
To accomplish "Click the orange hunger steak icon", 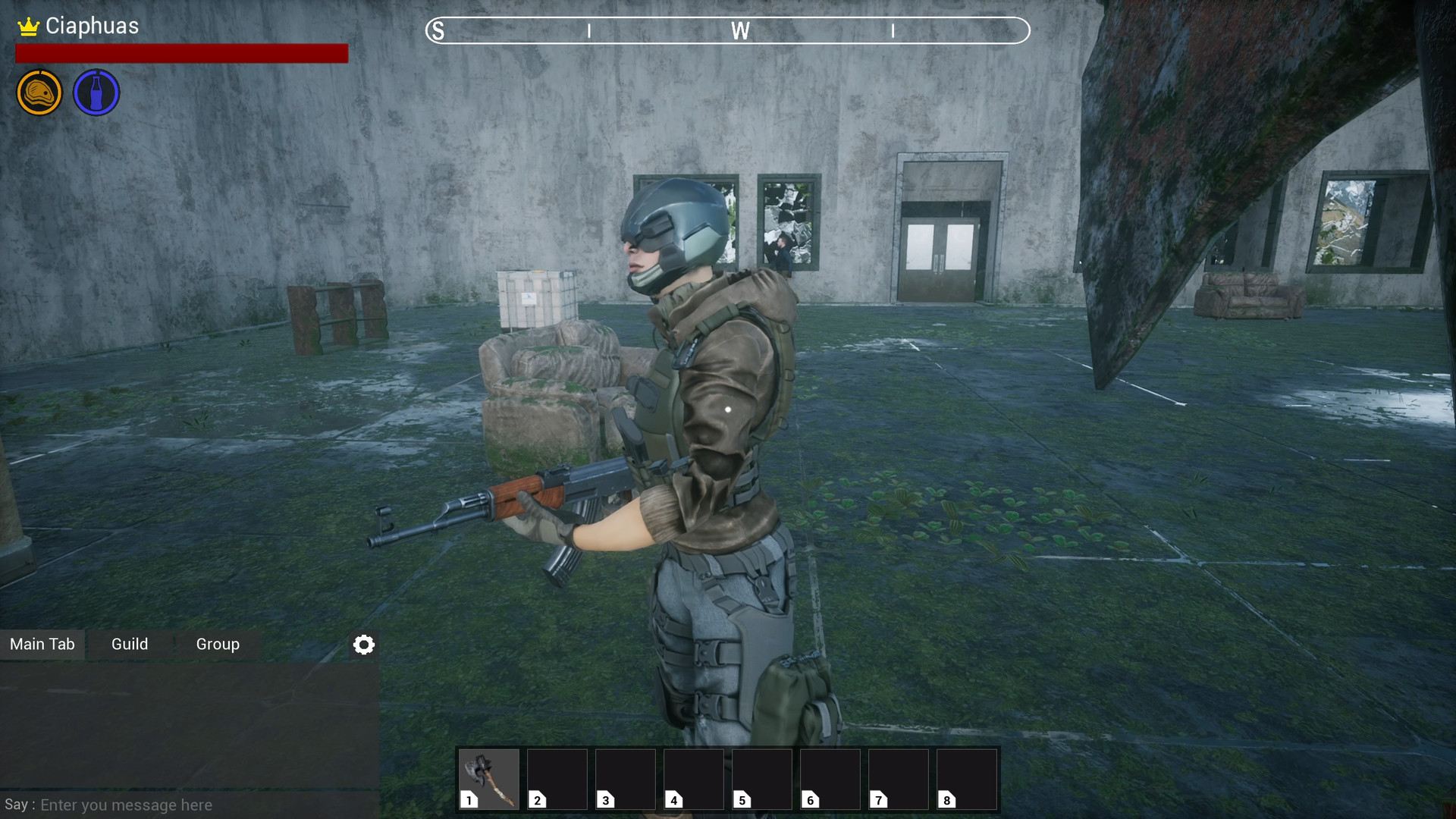I will 39,92.
